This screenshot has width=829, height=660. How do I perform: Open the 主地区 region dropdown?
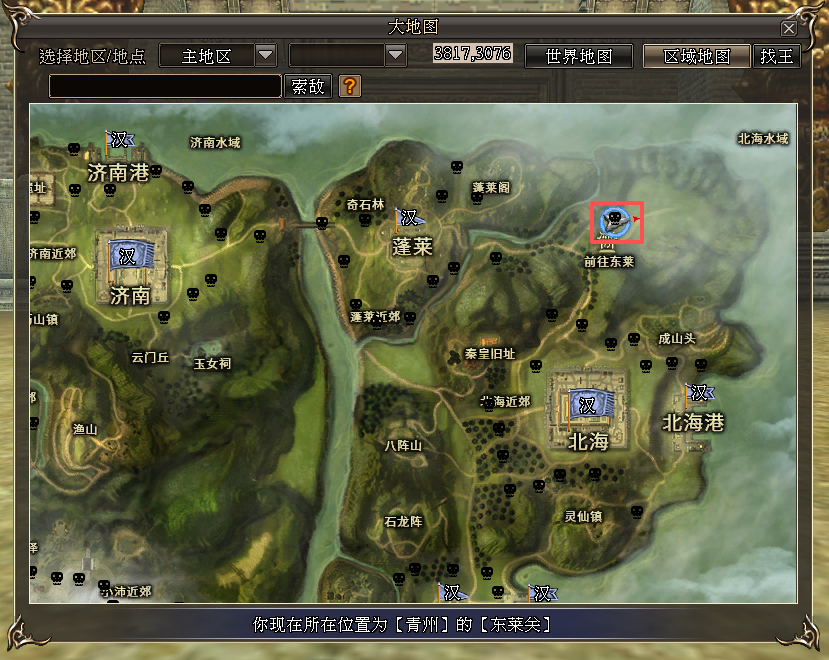point(266,55)
